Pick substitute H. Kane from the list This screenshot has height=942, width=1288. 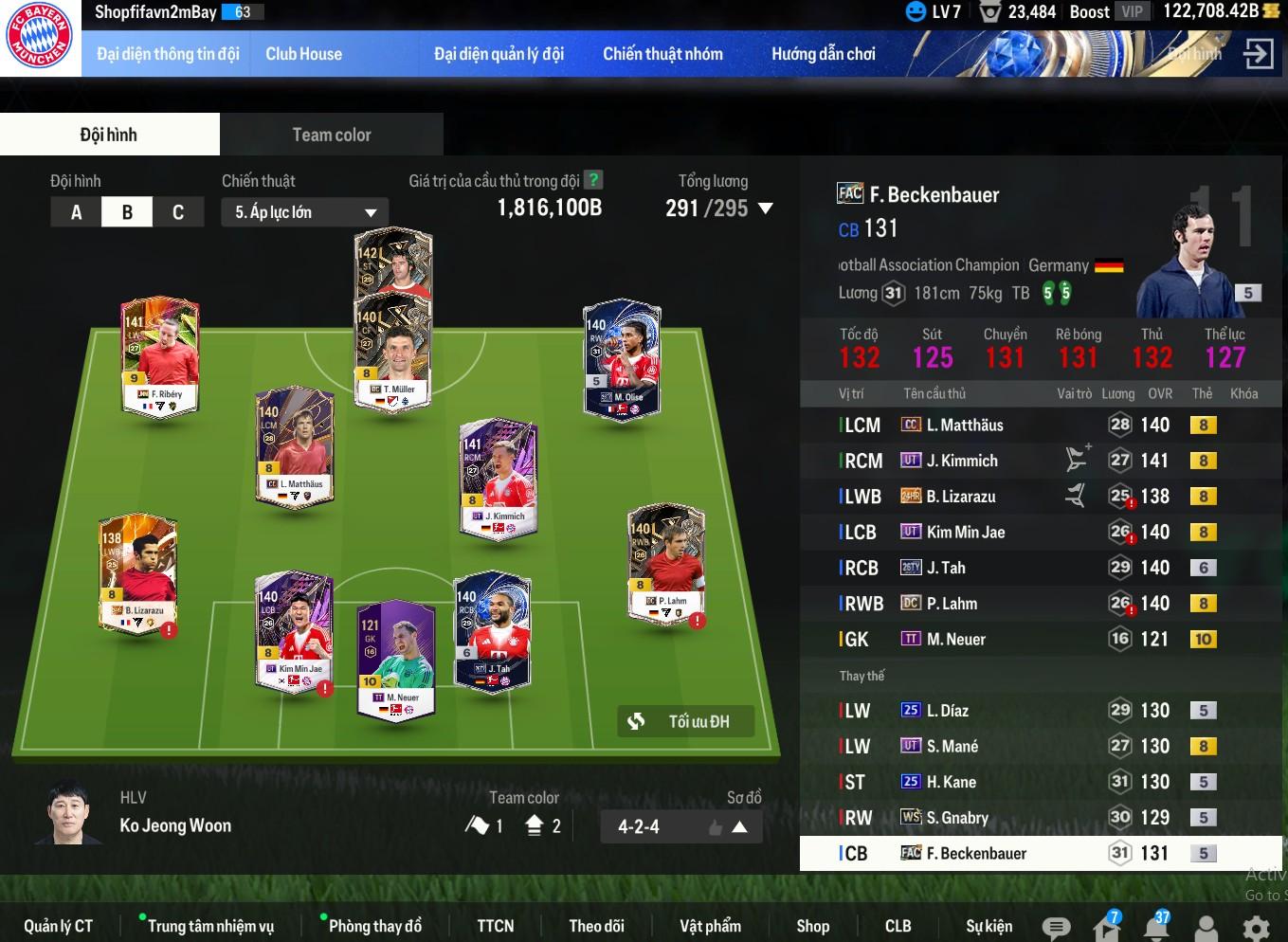pyautogui.click(x=952, y=782)
